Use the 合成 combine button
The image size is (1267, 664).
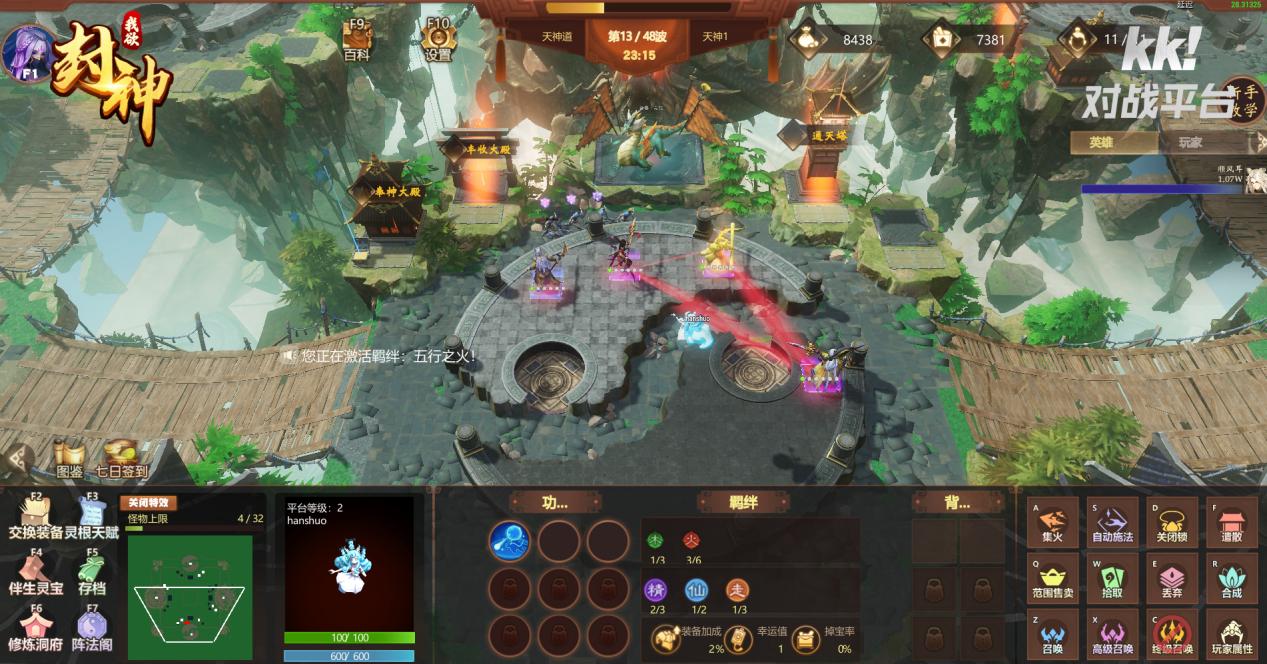tap(1231, 579)
